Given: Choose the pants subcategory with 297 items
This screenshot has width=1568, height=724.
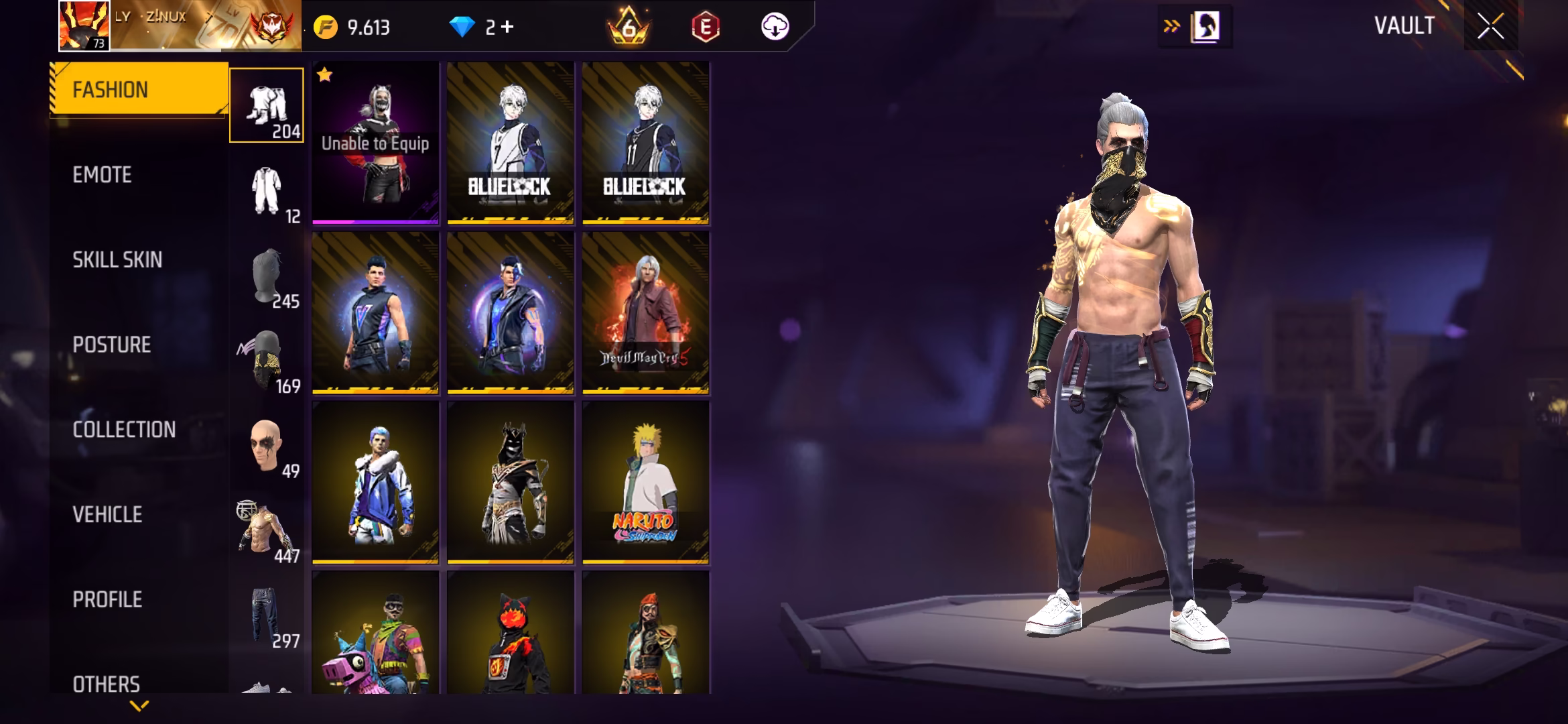Looking at the screenshot, I should [x=267, y=615].
